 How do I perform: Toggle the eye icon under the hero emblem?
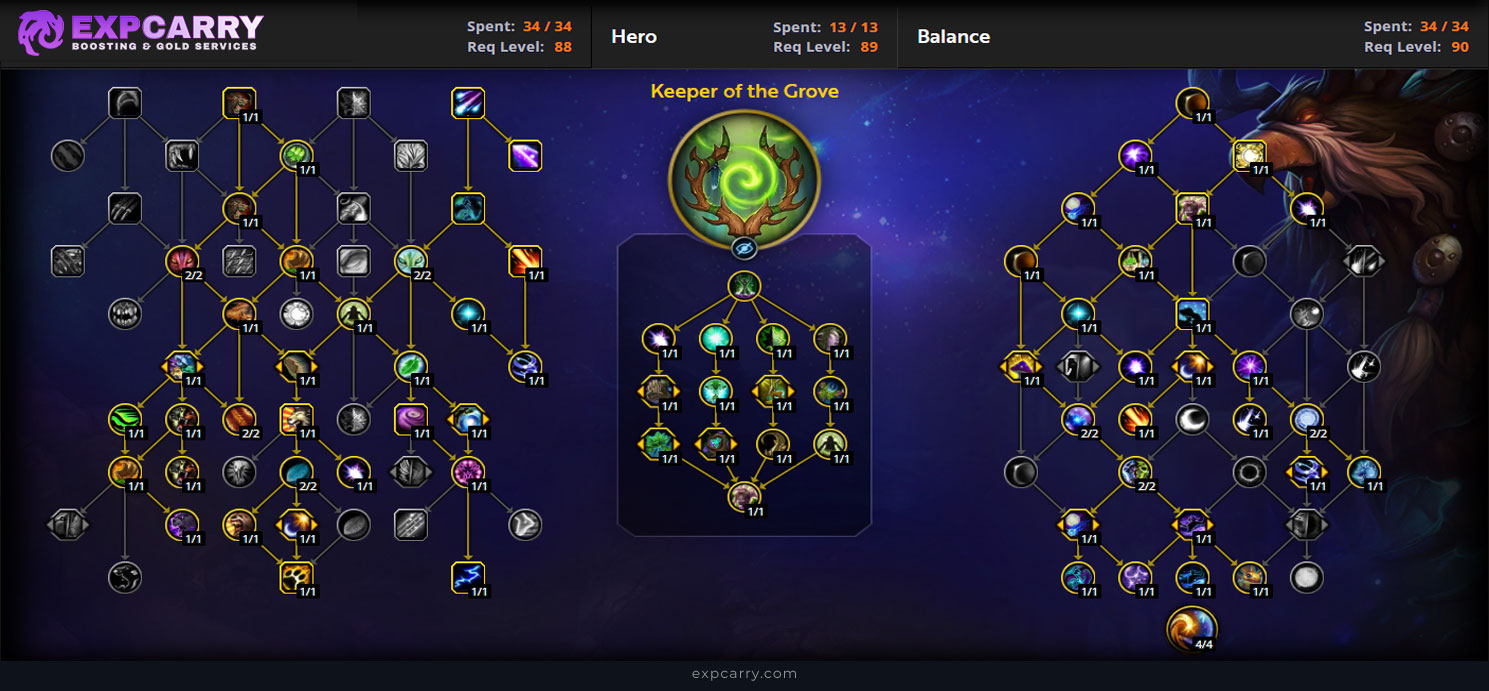[x=743, y=249]
